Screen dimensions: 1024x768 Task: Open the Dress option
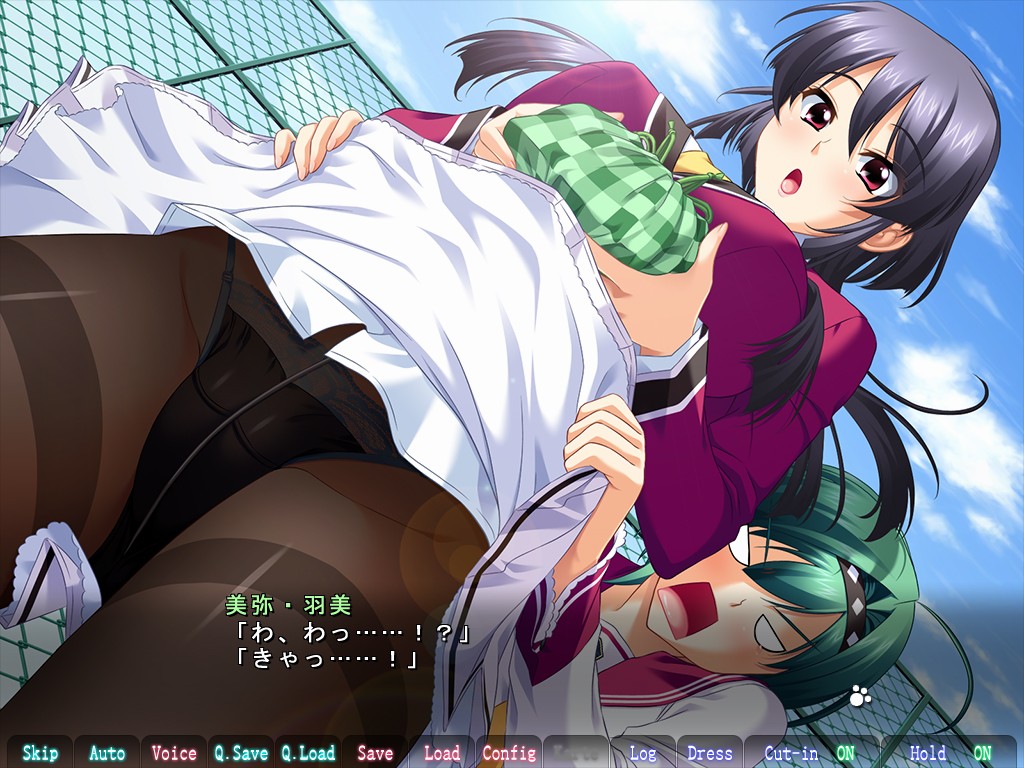click(x=710, y=753)
